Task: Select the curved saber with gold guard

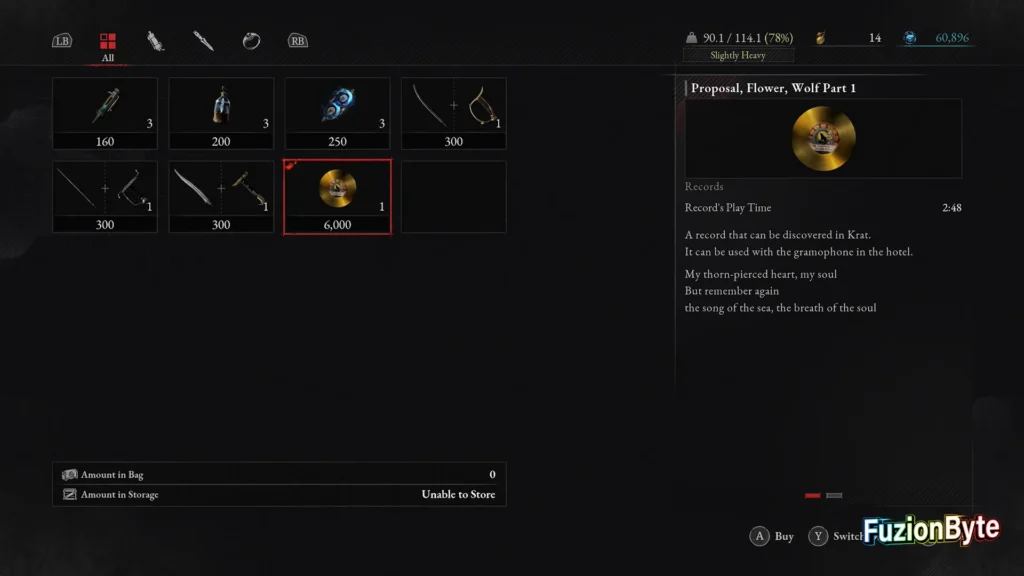Action: coord(453,113)
